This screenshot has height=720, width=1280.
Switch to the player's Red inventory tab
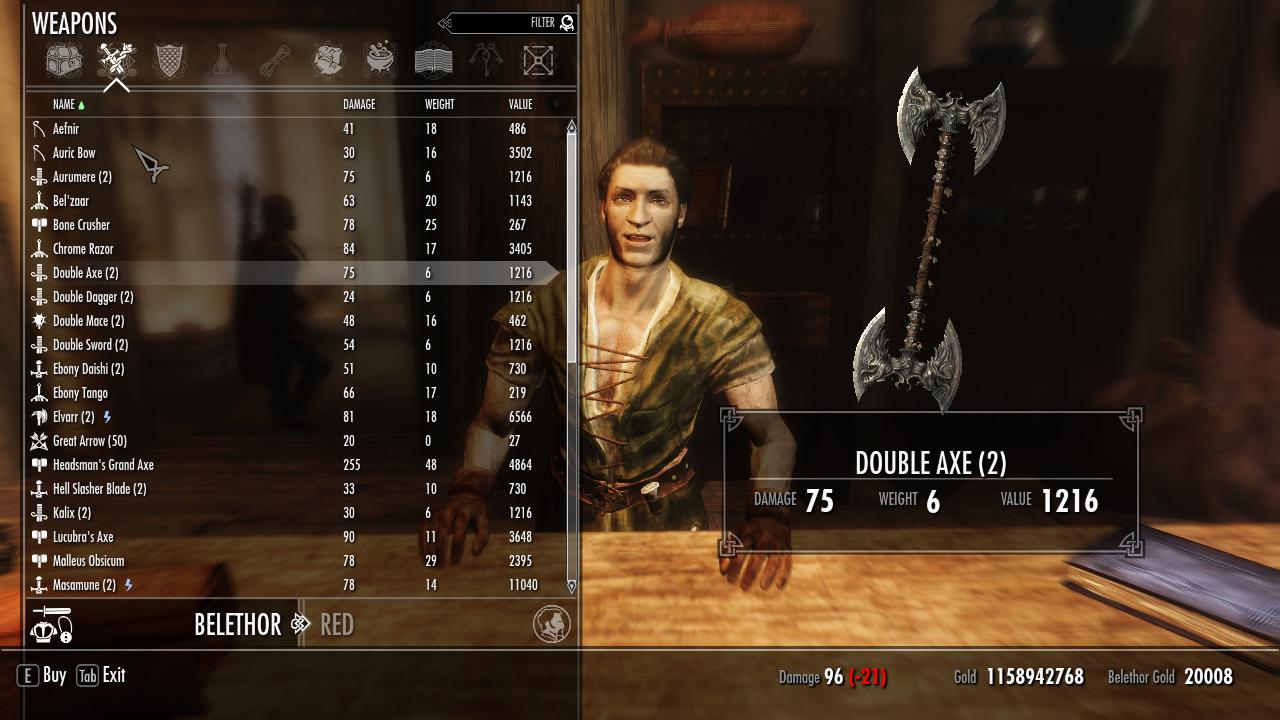(x=337, y=625)
